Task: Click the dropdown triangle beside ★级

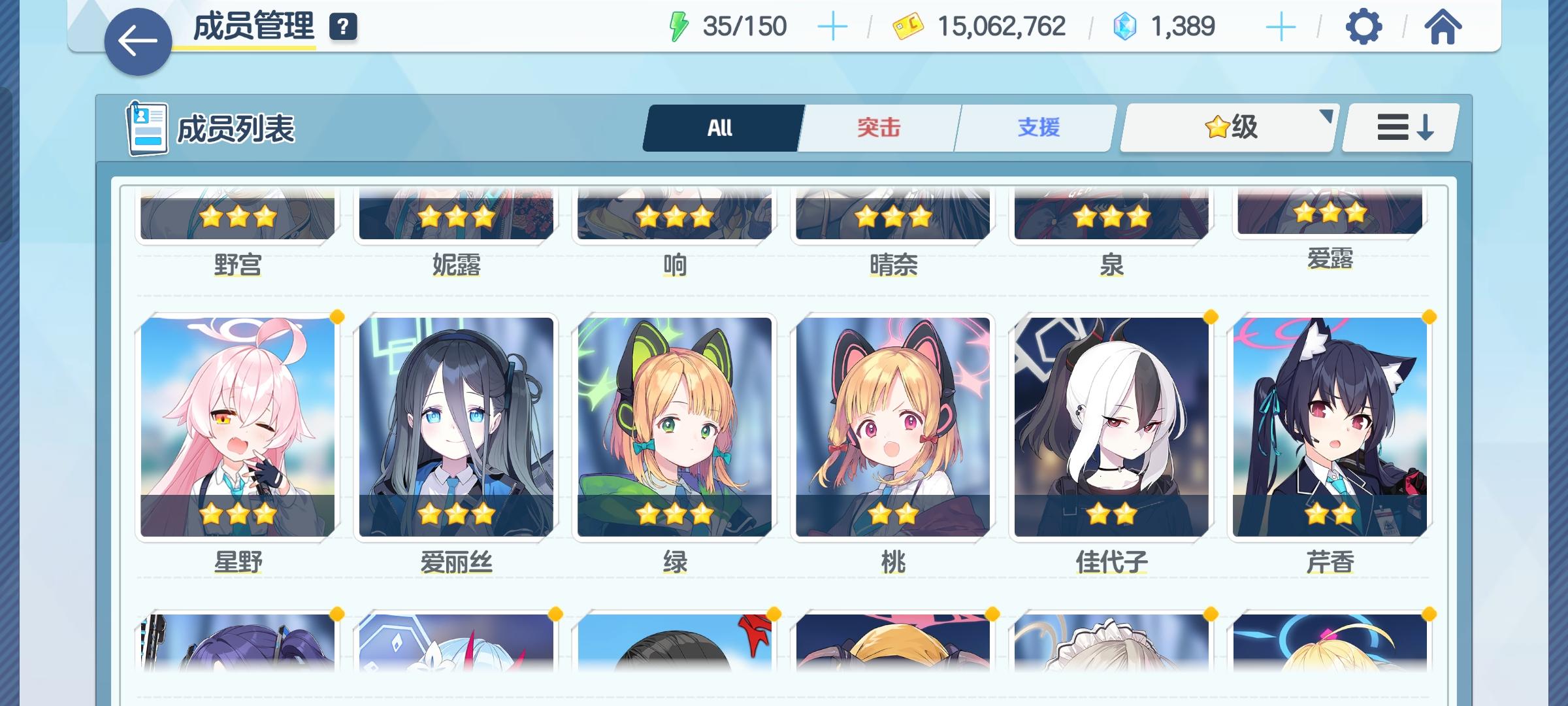Action: pos(1326,118)
